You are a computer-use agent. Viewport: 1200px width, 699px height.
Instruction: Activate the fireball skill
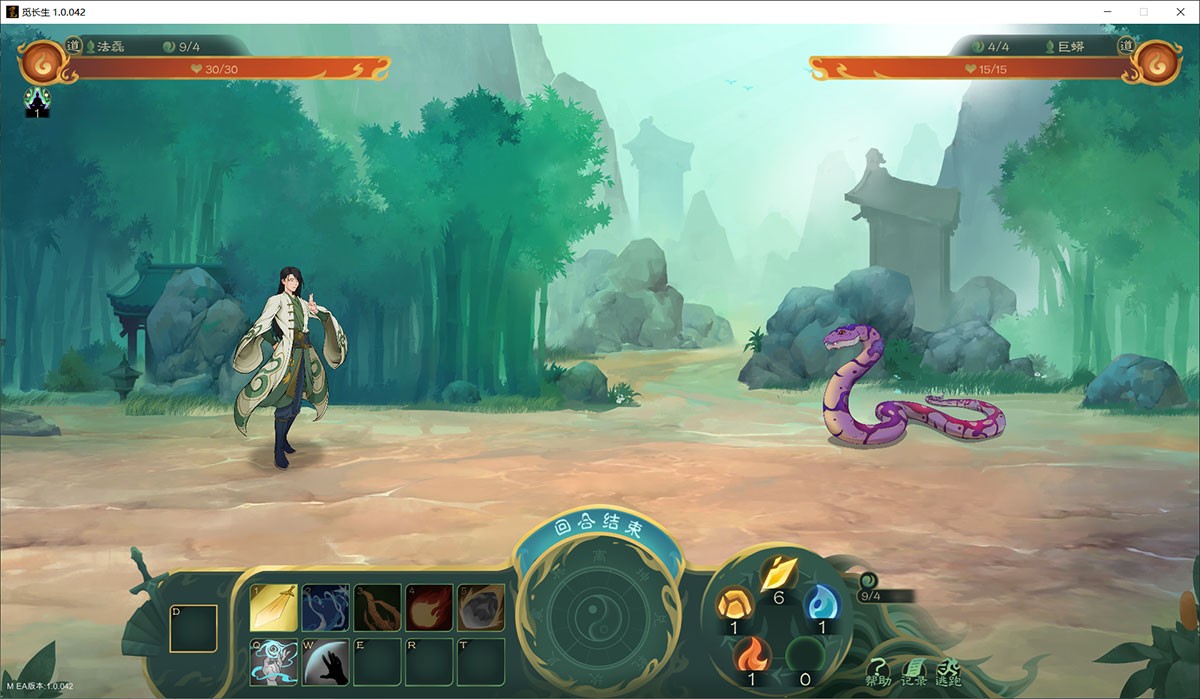pyautogui.click(x=429, y=608)
